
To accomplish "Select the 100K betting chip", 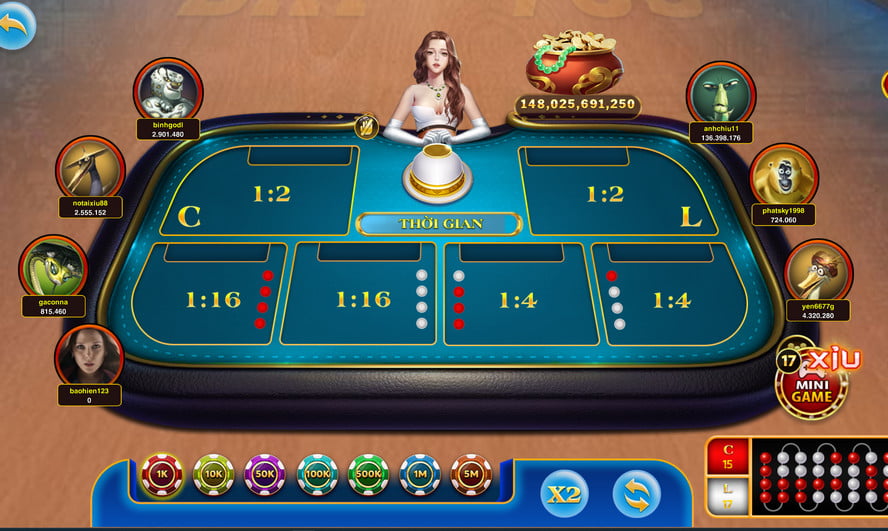I will pyautogui.click(x=317, y=475).
